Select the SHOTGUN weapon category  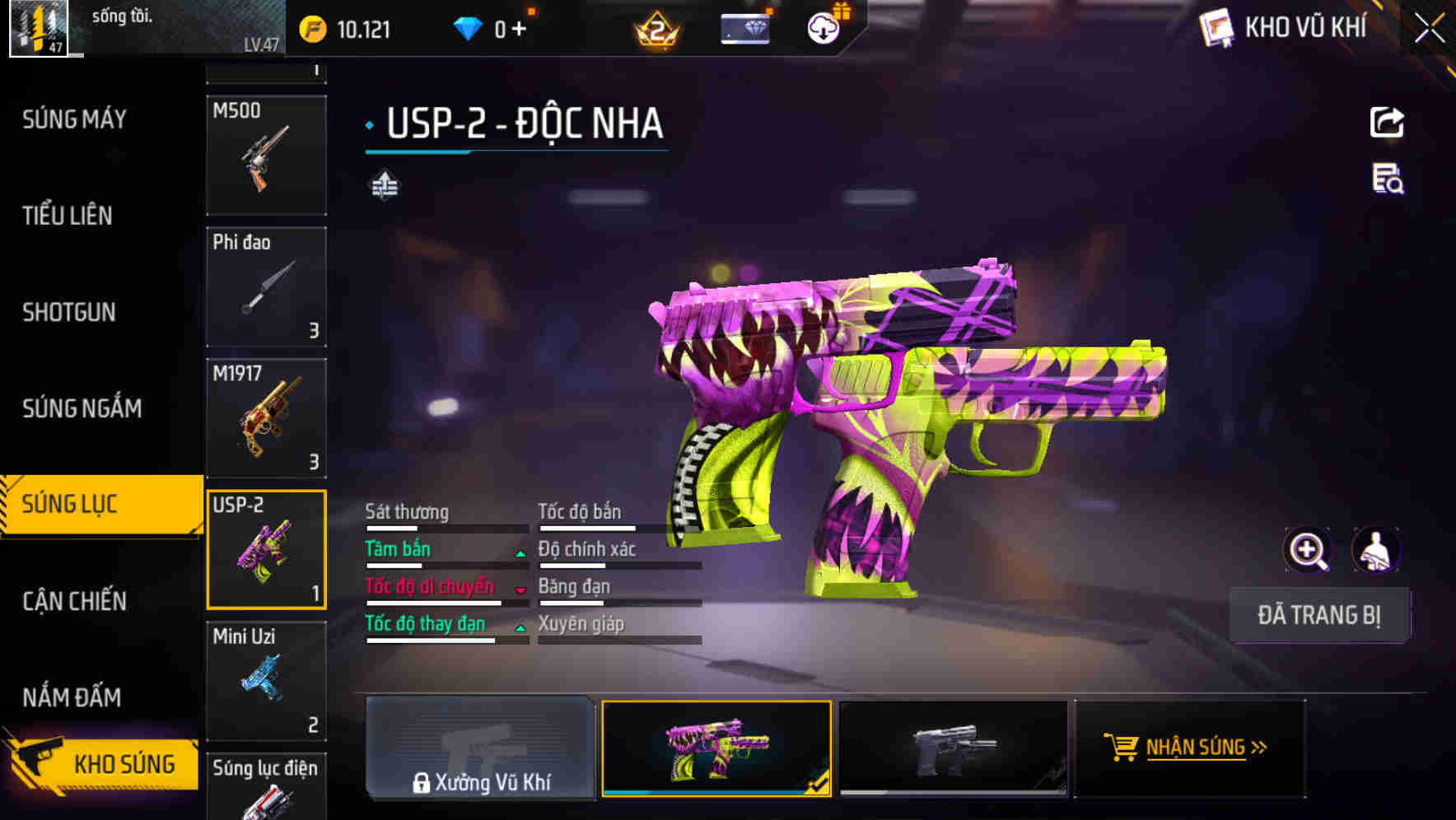coord(69,313)
